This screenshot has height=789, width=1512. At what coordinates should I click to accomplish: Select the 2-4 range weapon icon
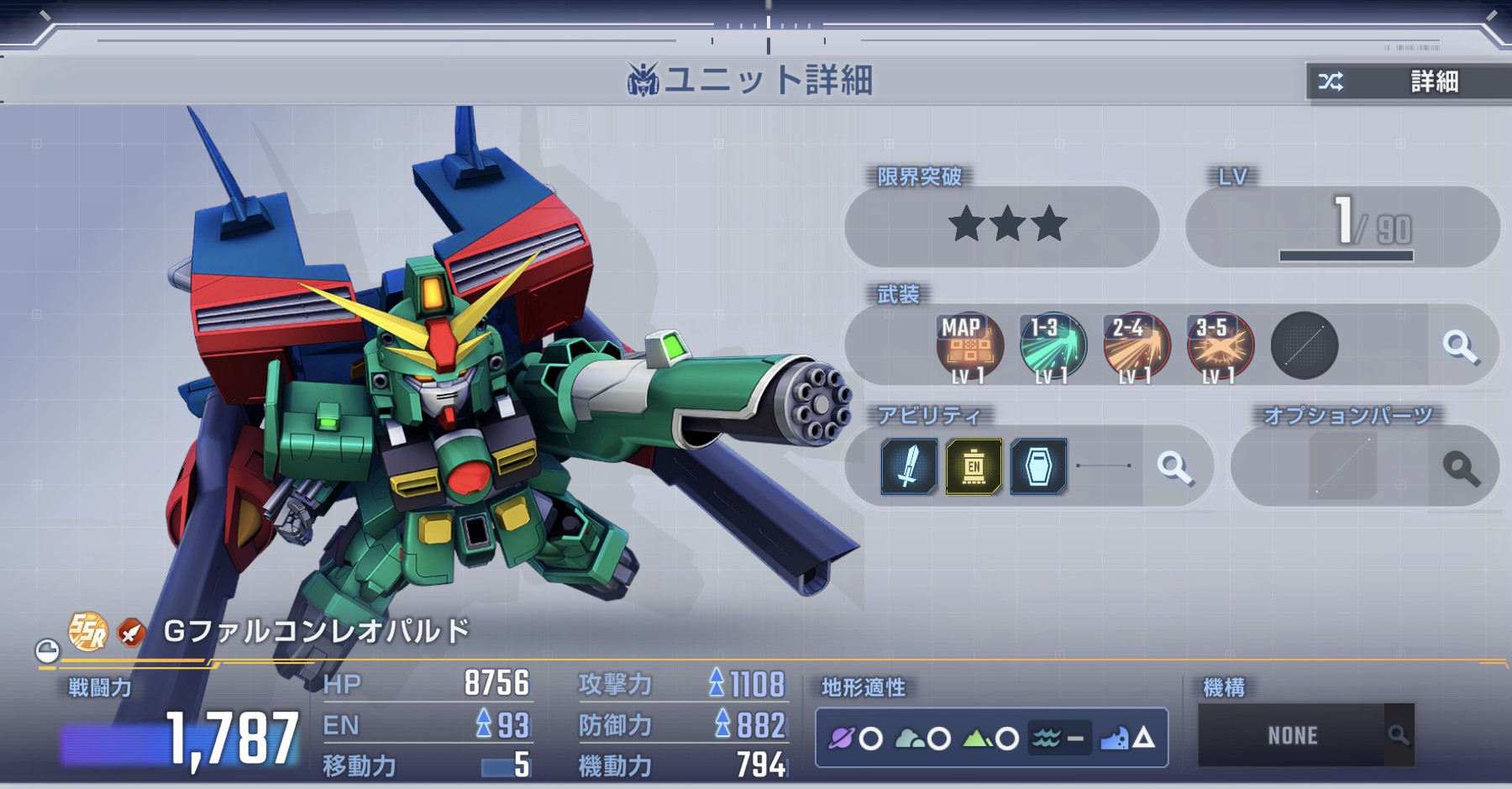[1136, 346]
